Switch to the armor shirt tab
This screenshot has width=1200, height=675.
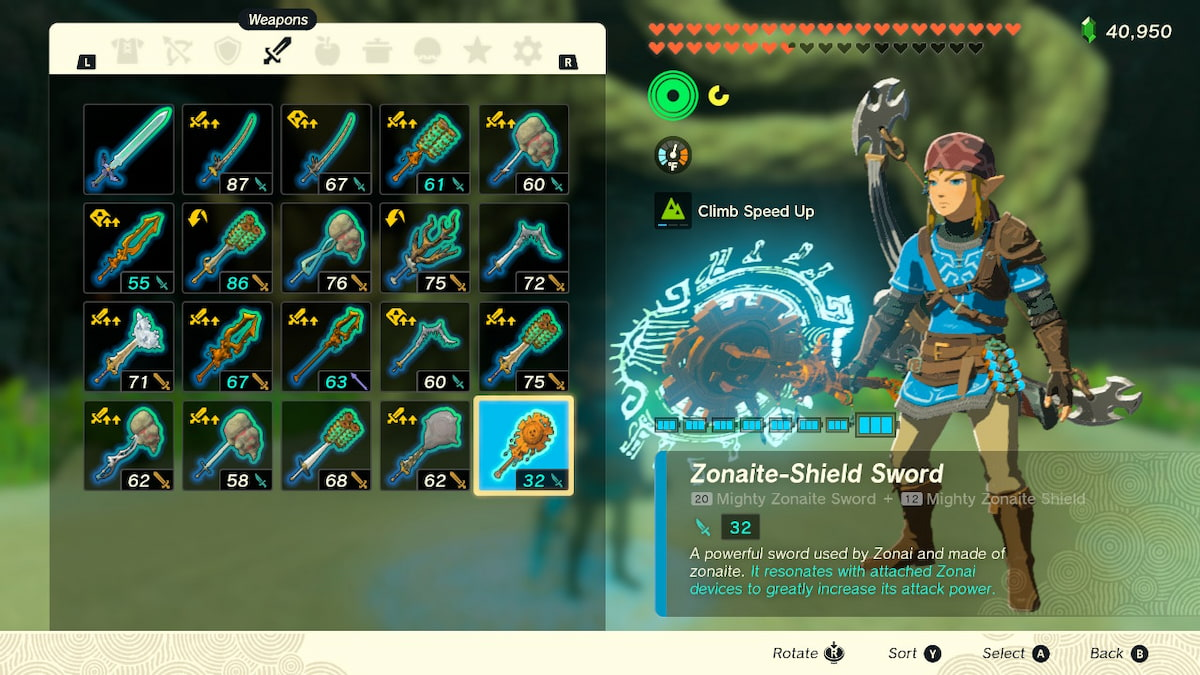(x=127, y=52)
